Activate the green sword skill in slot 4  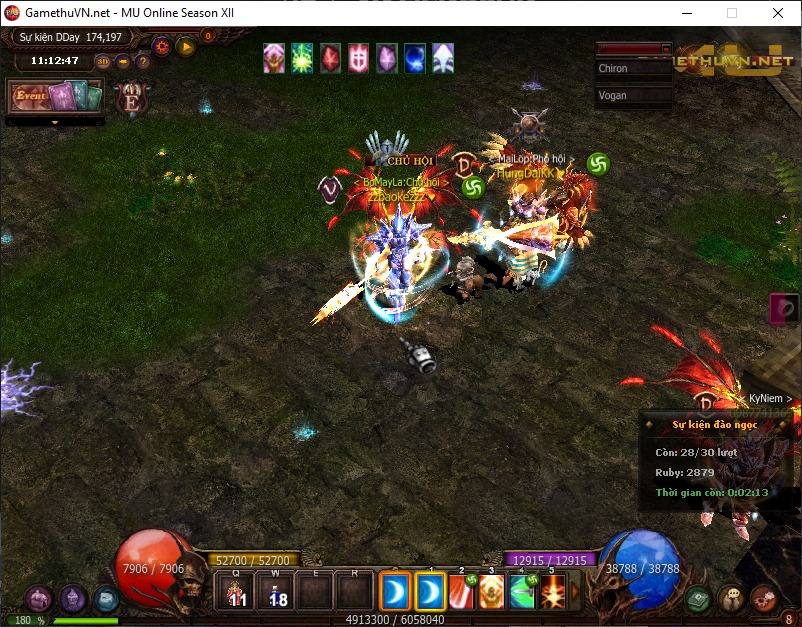coord(522,592)
